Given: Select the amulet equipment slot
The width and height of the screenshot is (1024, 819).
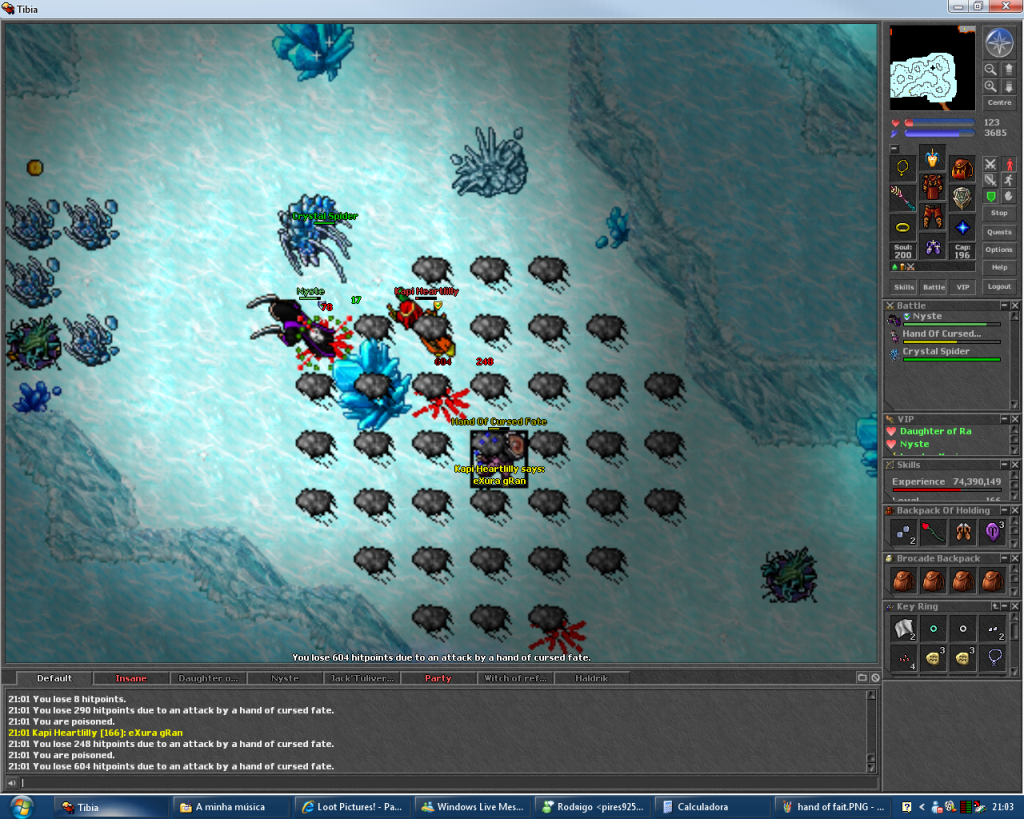Looking at the screenshot, I should point(903,168).
